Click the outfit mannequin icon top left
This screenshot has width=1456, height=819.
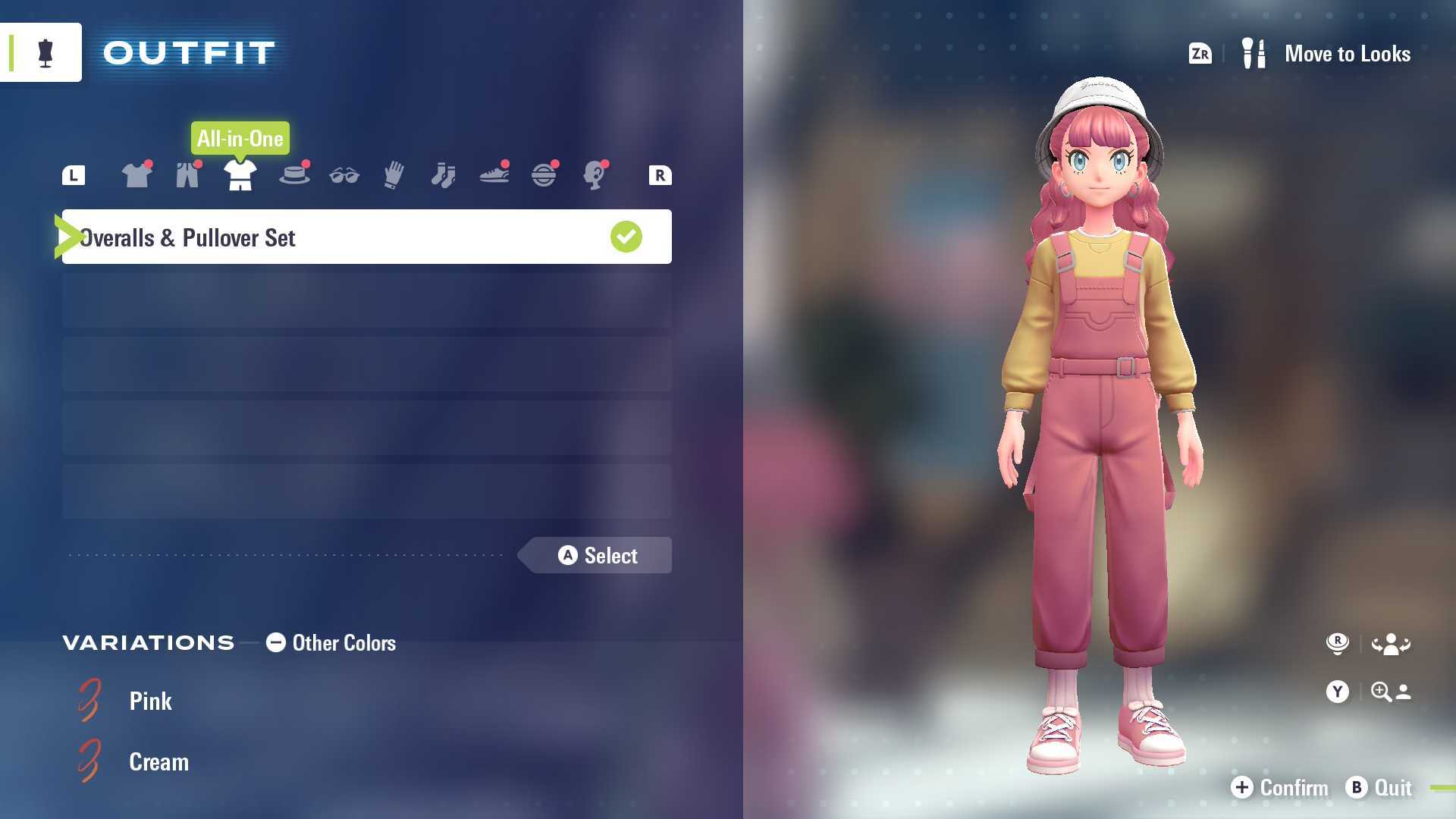(45, 52)
